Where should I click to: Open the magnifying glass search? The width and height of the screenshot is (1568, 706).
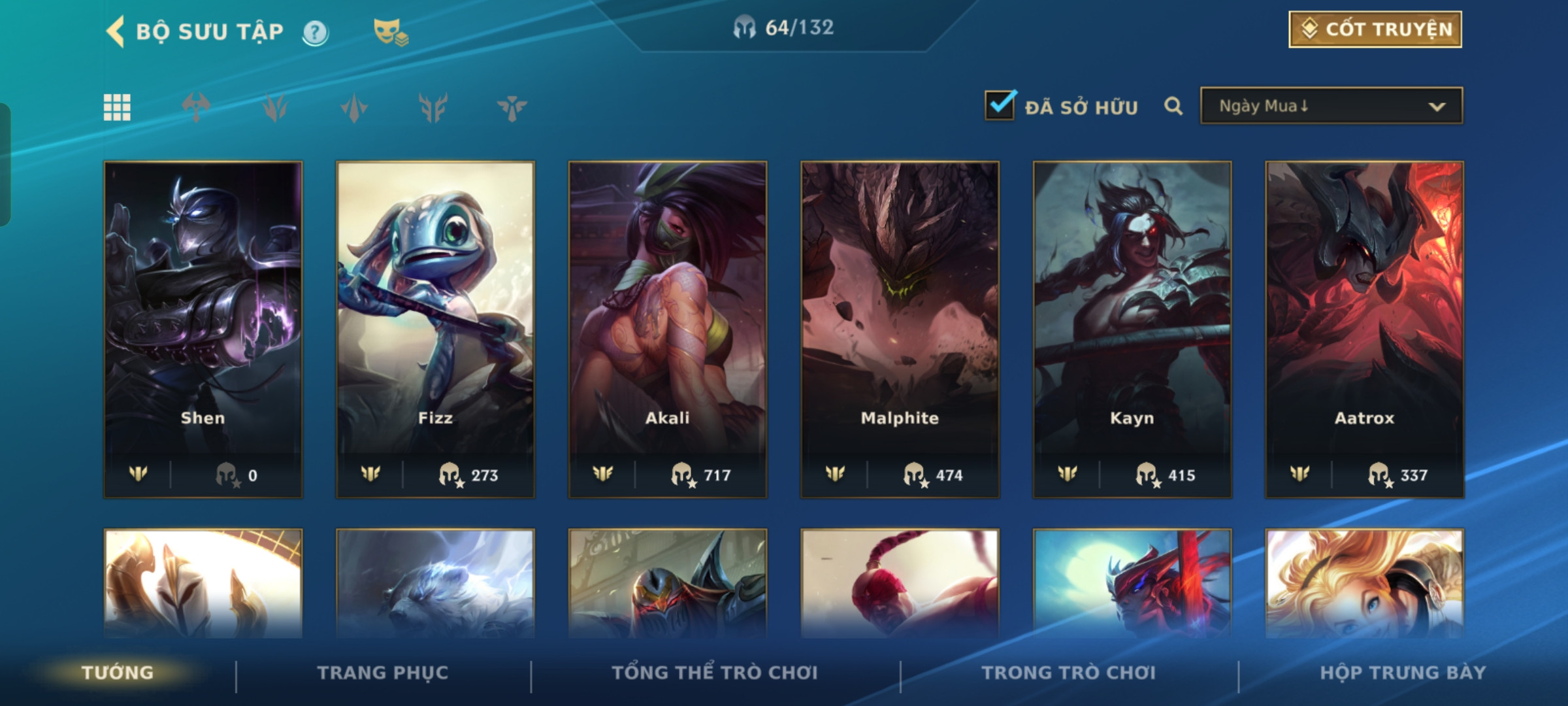point(1173,106)
